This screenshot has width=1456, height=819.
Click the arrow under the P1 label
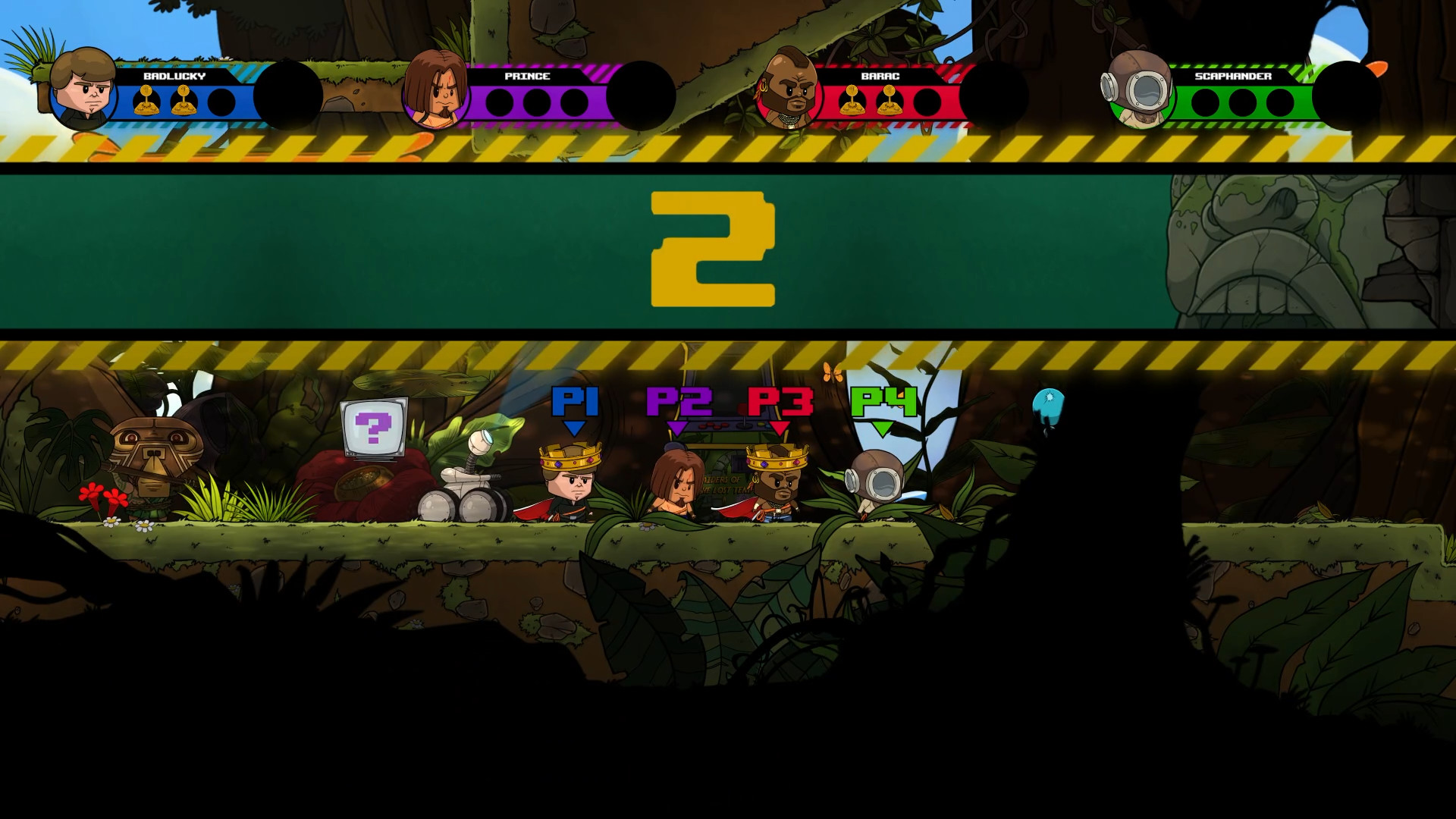[576, 429]
